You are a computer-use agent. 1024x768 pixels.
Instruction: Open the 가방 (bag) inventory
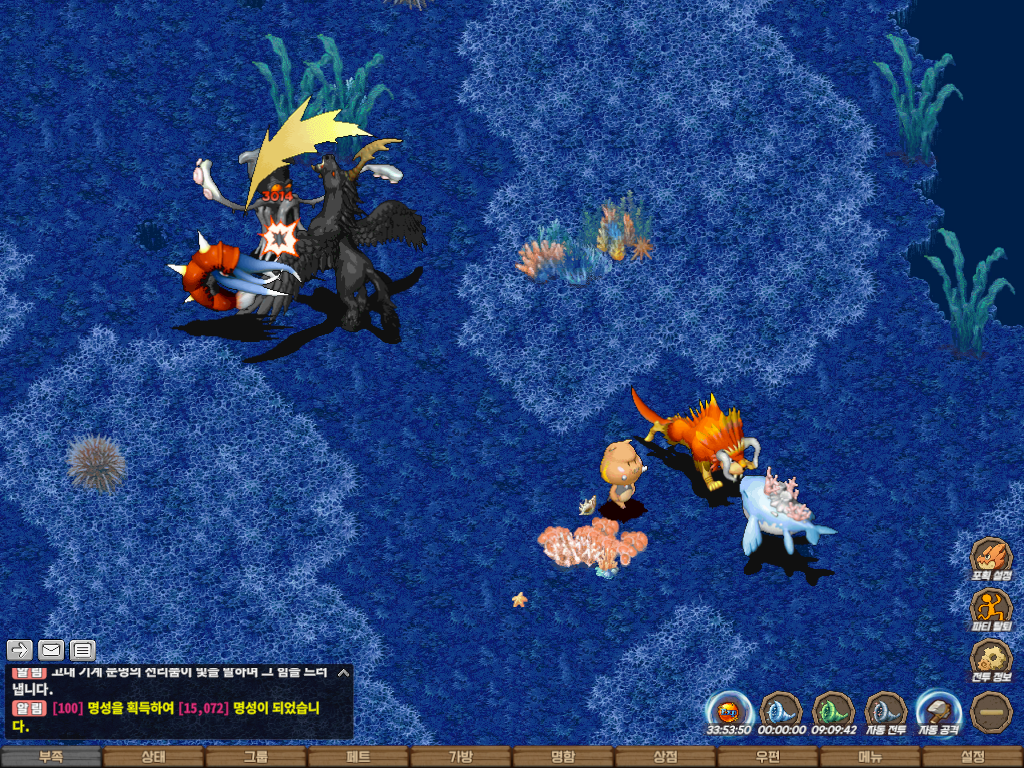click(x=460, y=757)
